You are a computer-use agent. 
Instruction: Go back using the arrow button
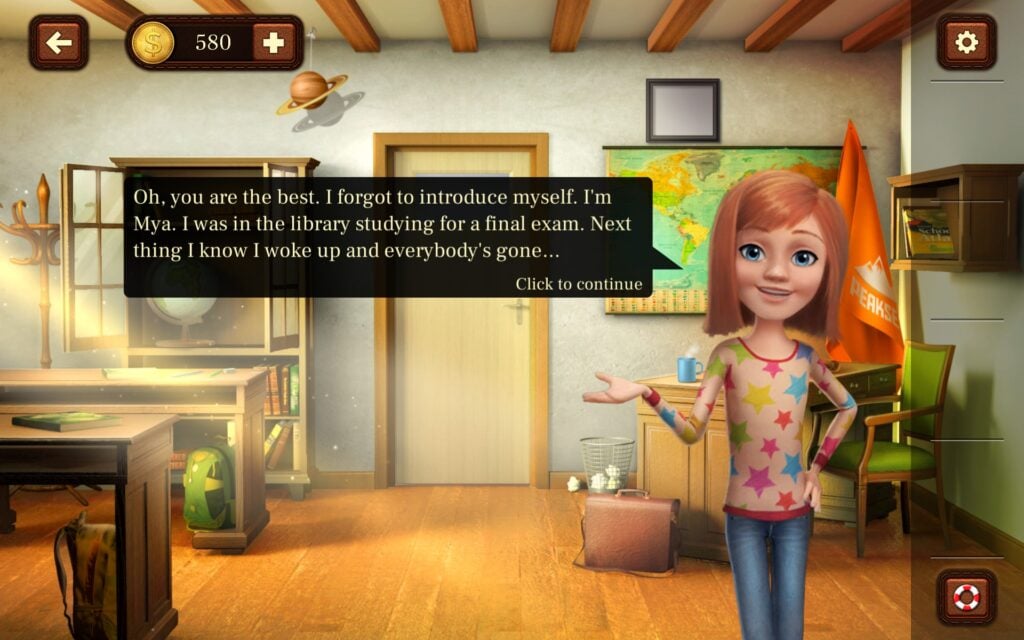pyautogui.click(x=58, y=42)
